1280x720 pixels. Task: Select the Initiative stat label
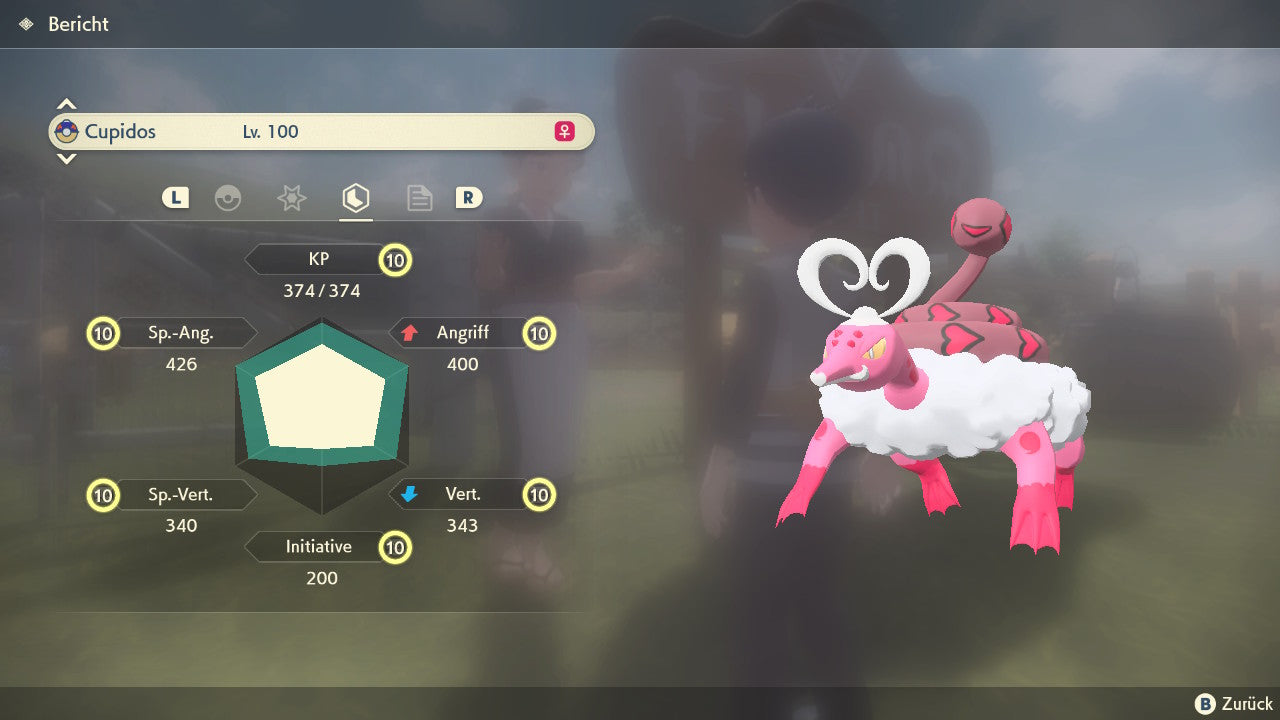tap(318, 547)
